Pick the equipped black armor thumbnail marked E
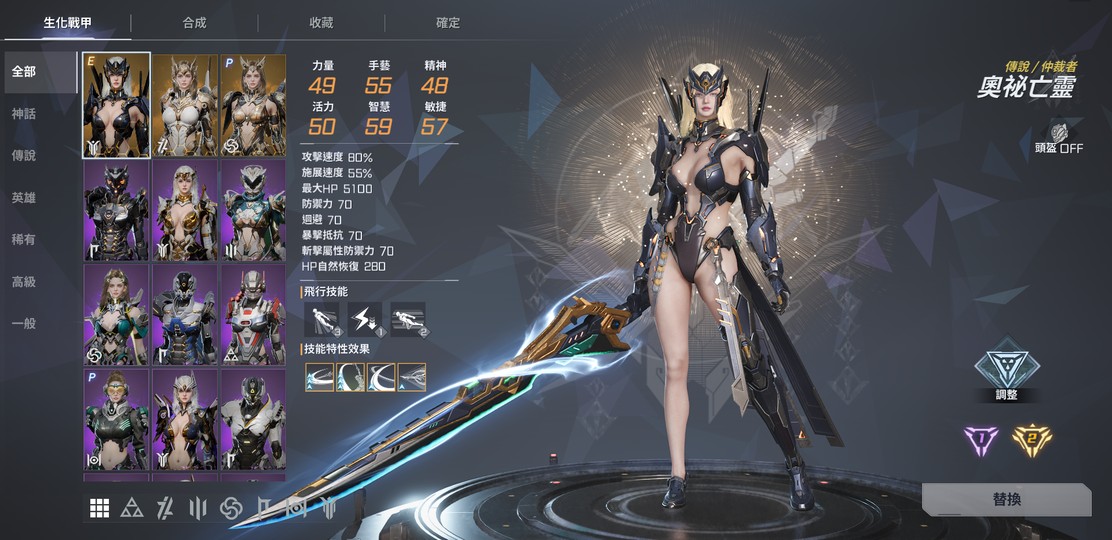 coord(116,105)
